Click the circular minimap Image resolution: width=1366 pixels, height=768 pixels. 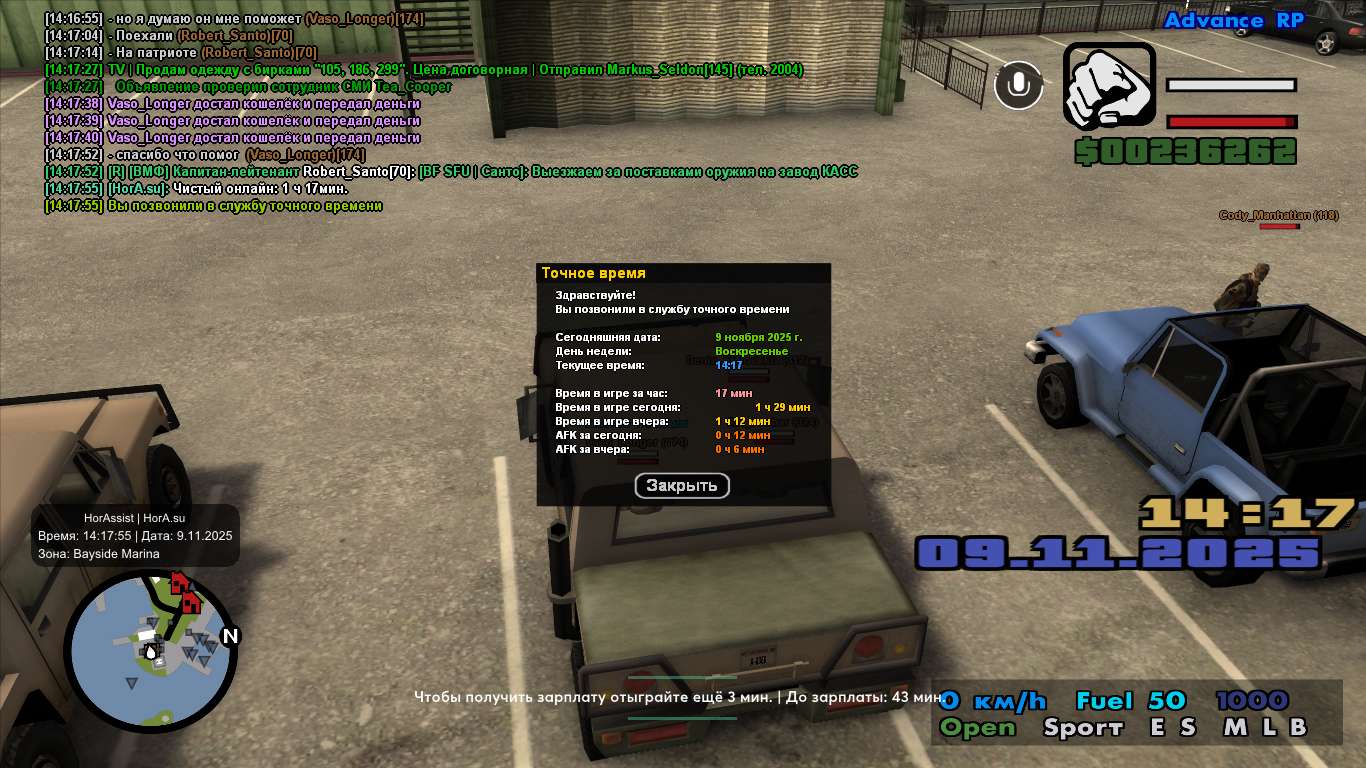click(x=151, y=651)
